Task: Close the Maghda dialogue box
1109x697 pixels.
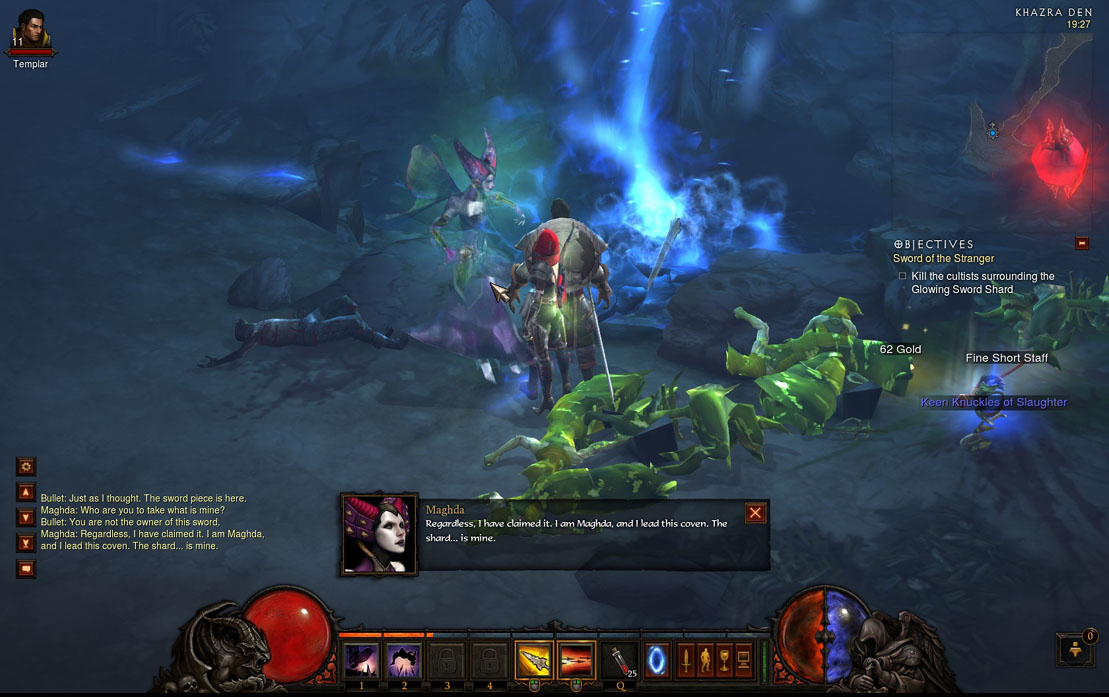Action: click(x=755, y=513)
